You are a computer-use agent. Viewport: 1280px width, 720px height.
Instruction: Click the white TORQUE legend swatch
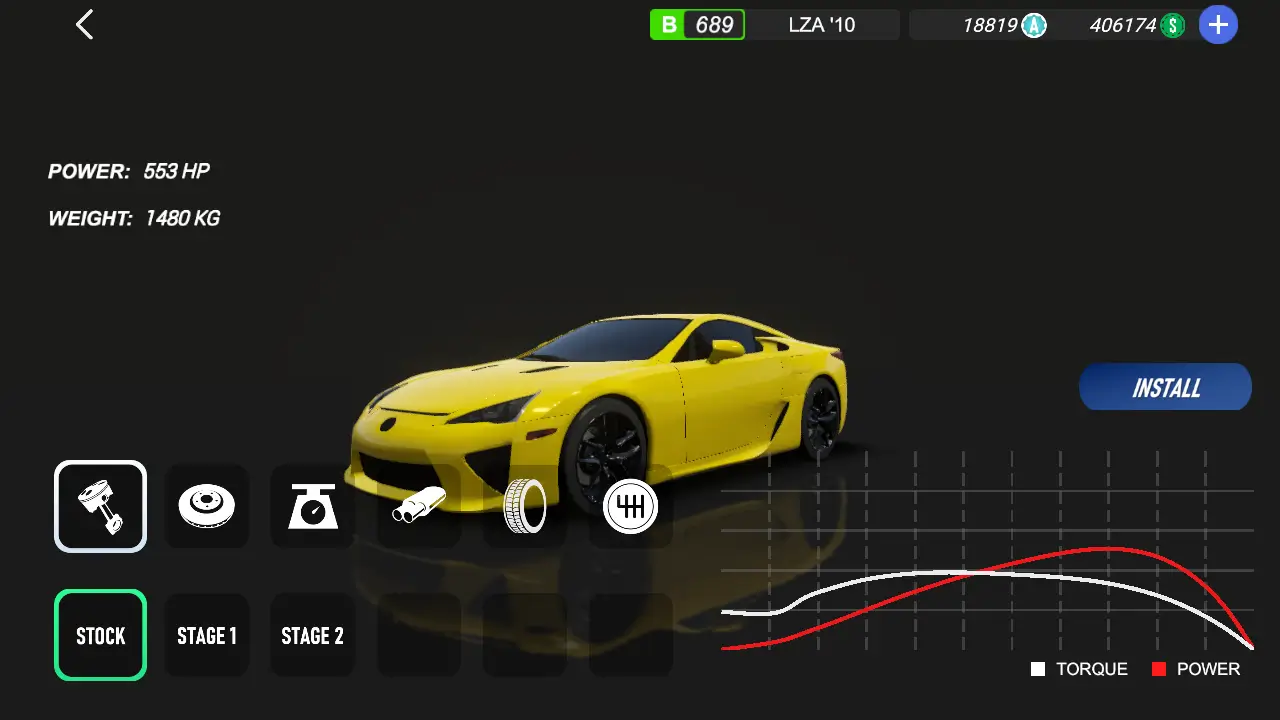pos(1037,668)
